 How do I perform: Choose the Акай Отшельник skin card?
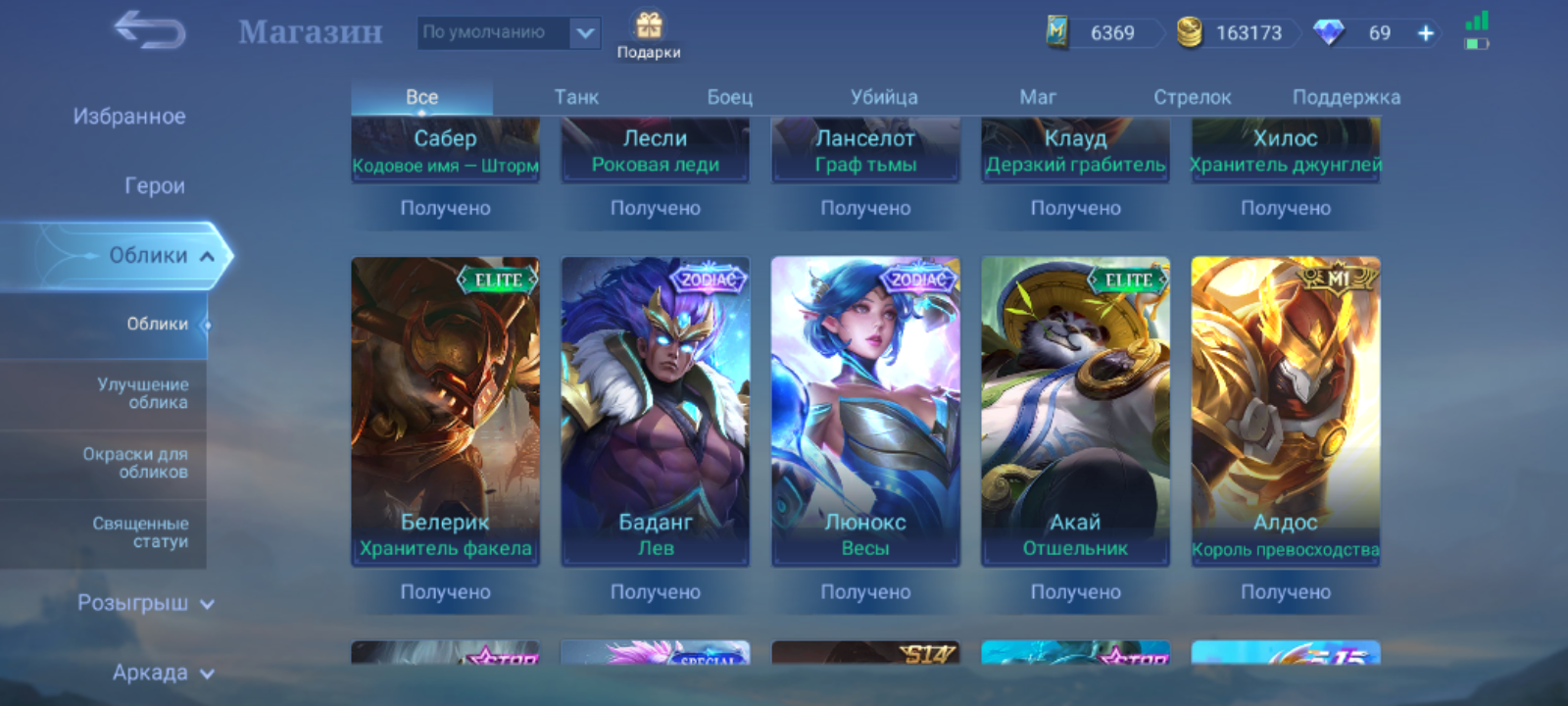point(1075,412)
